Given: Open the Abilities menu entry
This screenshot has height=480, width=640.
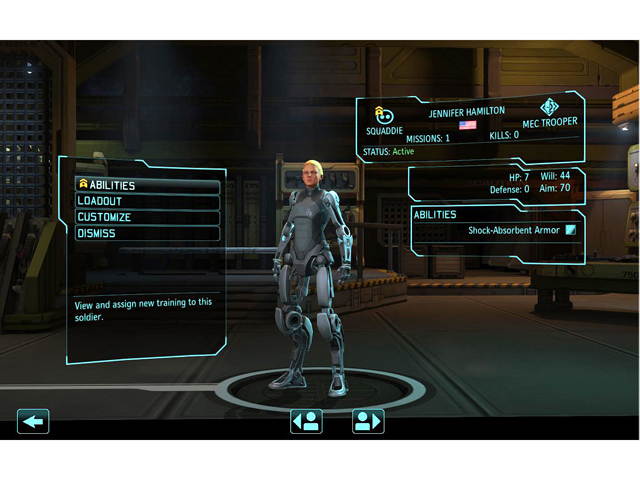Looking at the screenshot, I should point(147,185).
